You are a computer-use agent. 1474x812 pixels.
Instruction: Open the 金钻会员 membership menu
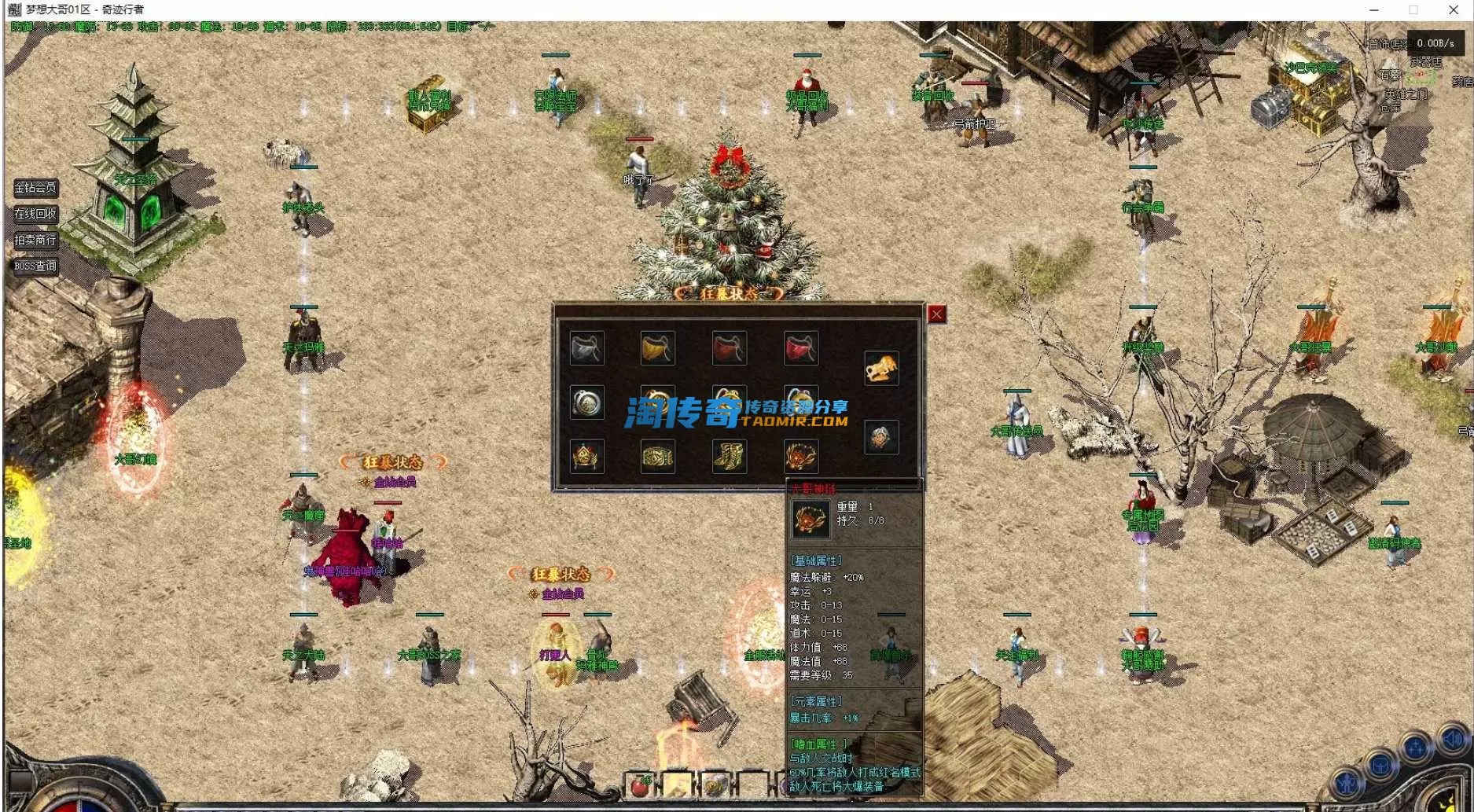(35, 188)
